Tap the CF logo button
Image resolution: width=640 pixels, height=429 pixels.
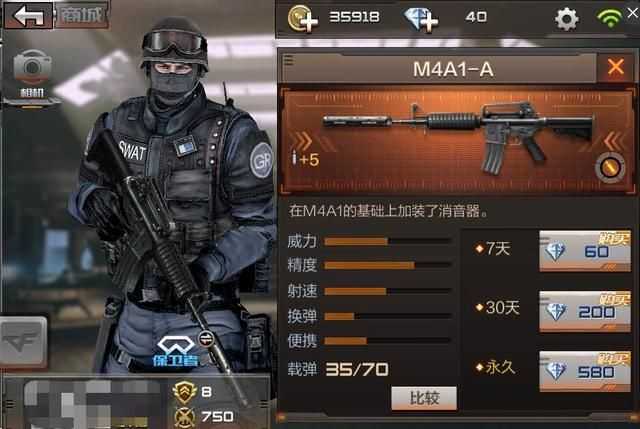(x=22, y=343)
